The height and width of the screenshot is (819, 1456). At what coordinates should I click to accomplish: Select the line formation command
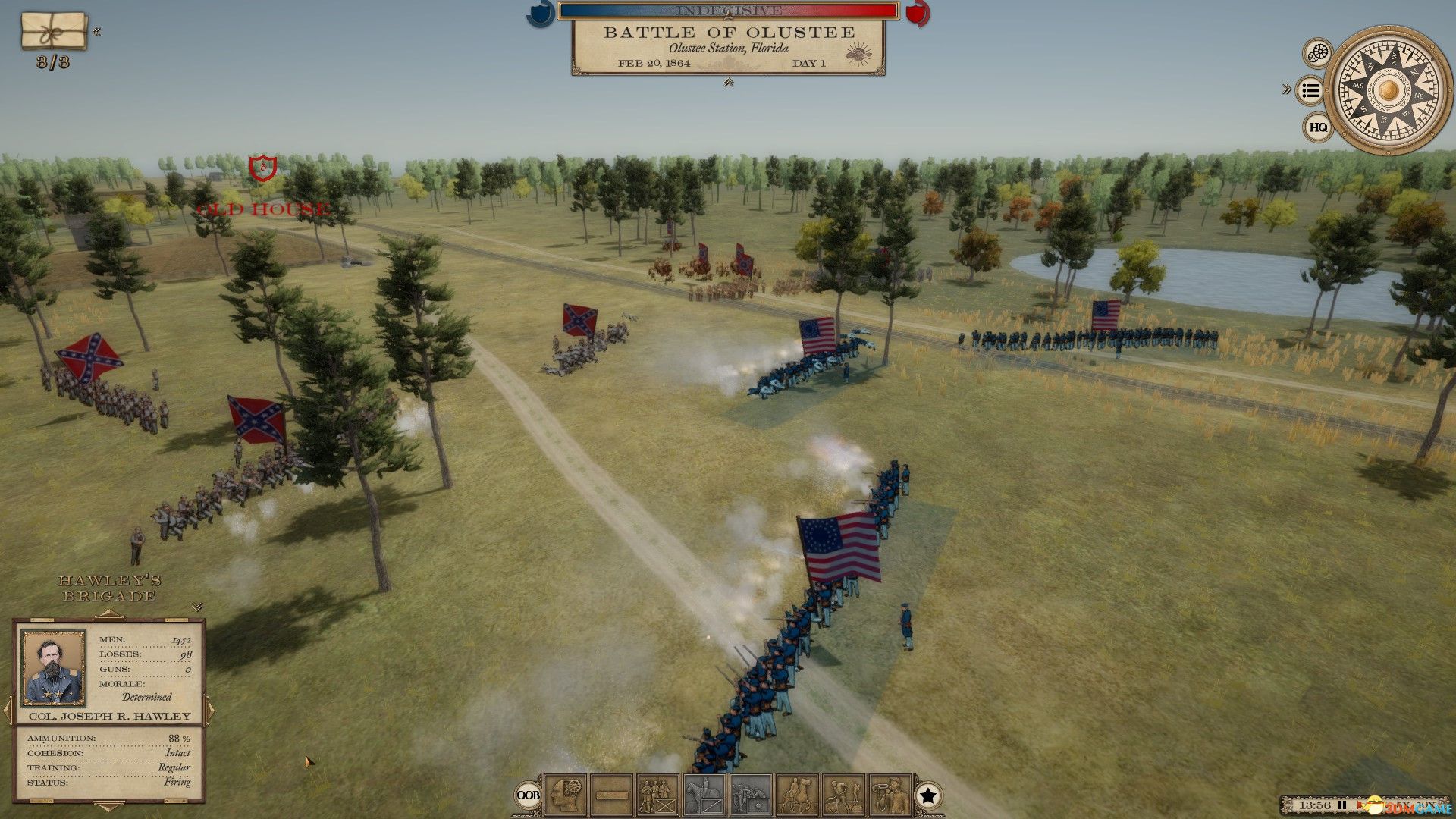coord(611,795)
